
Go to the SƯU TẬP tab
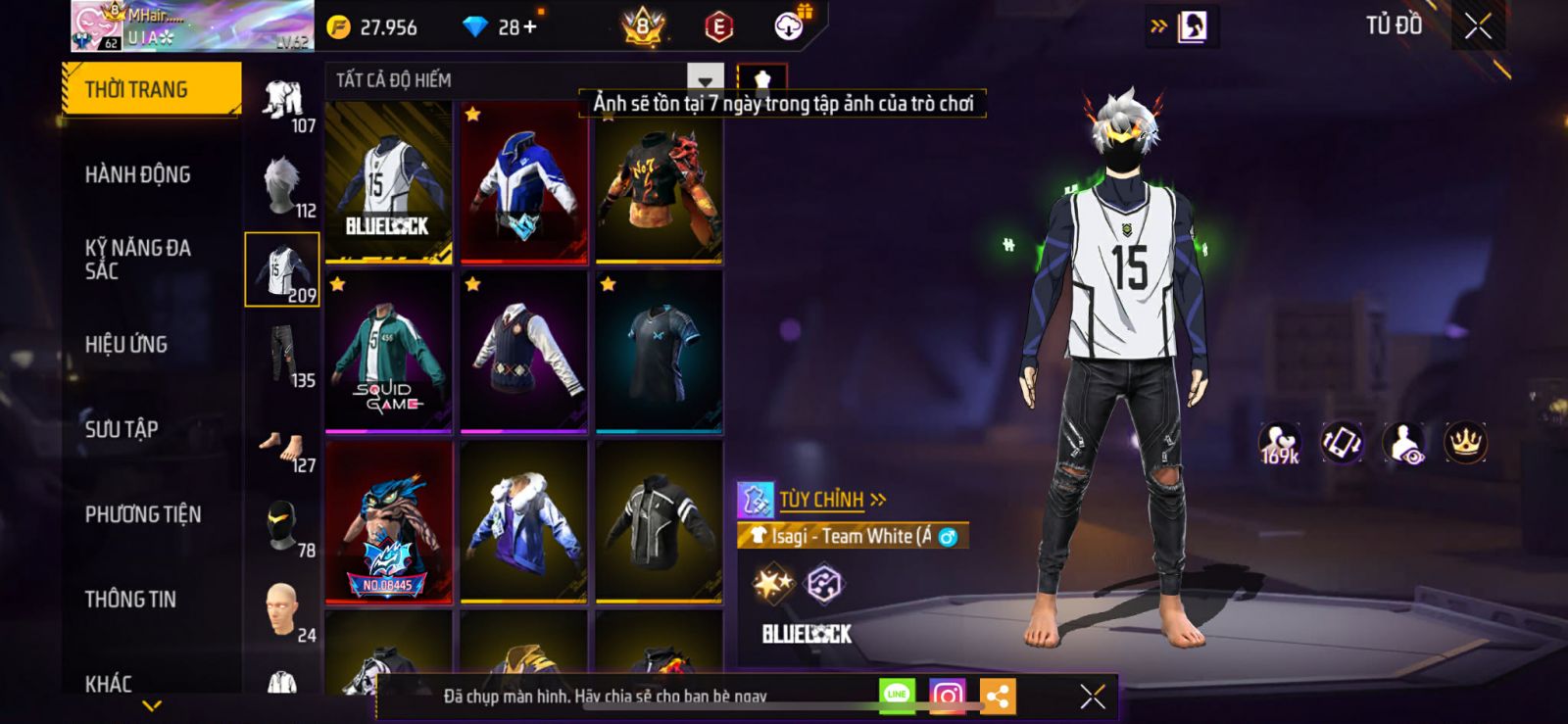point(122,429)
